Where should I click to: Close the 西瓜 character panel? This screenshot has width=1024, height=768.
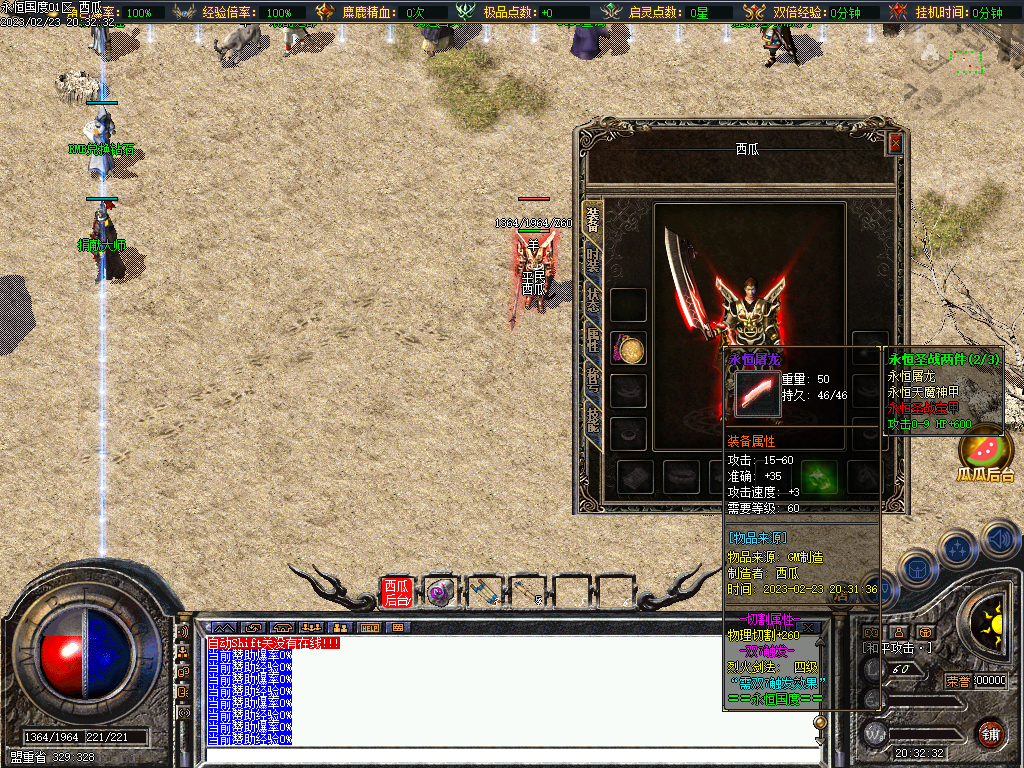(x=895, y=143)
